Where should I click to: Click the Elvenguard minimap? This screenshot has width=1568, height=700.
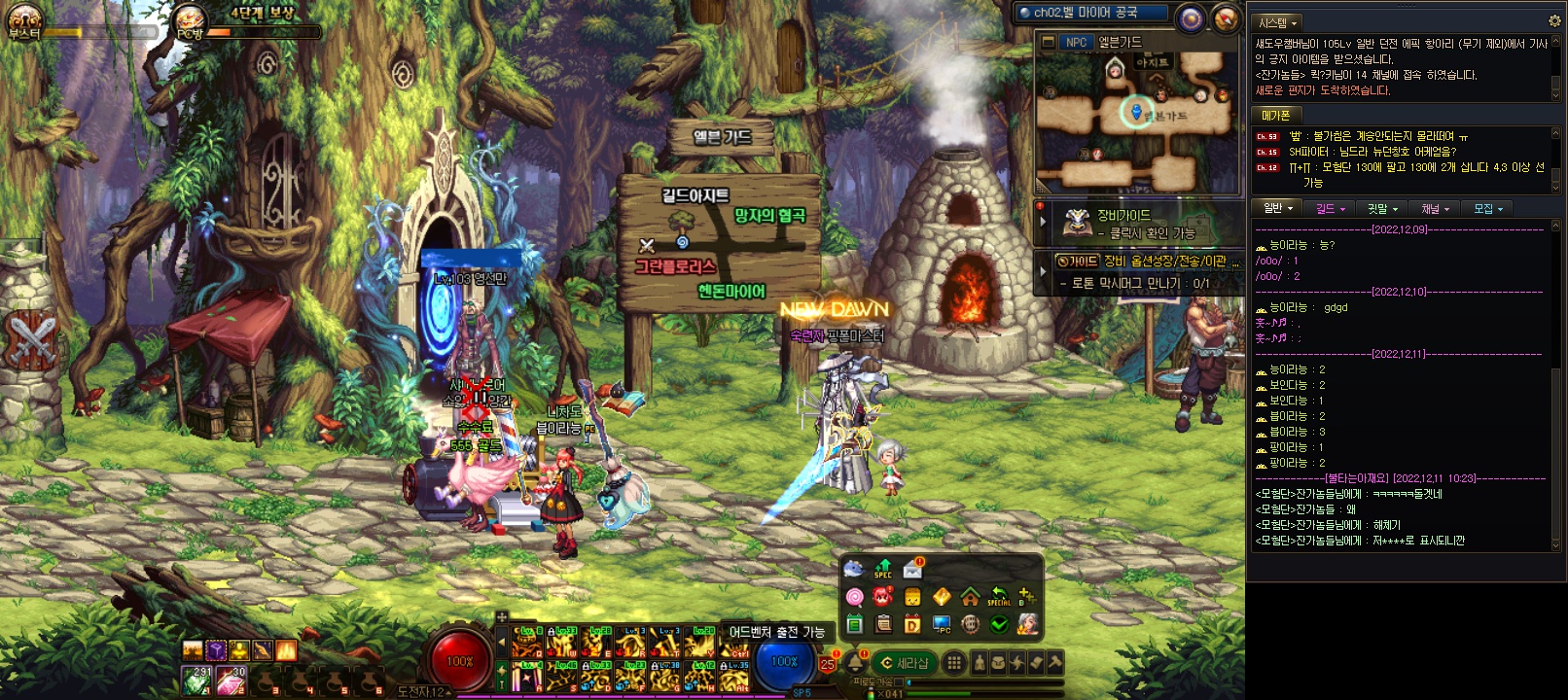click(1135, 122)
